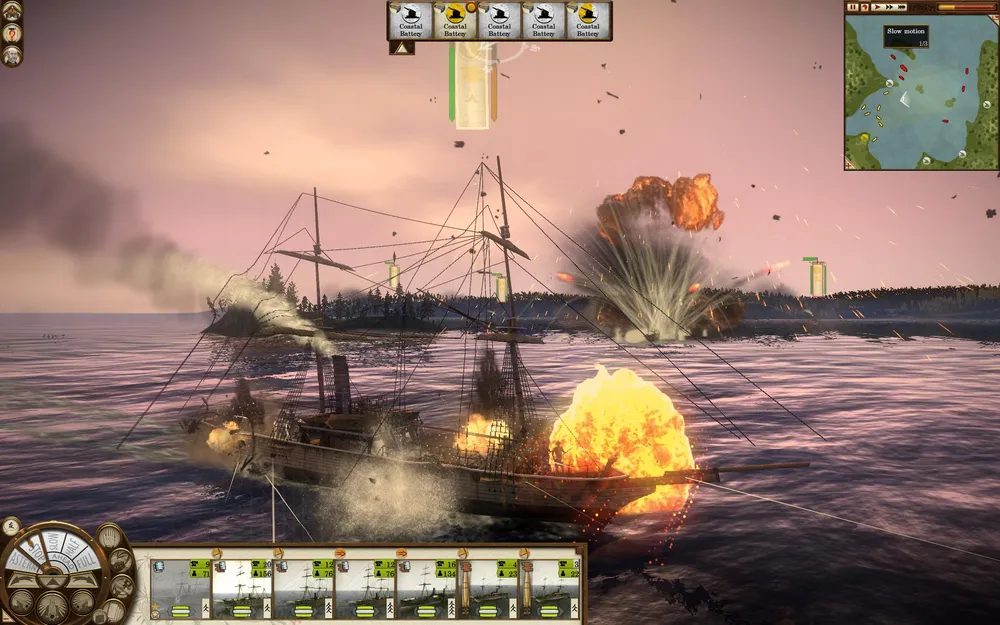This screenshot has width=1000, height=625.
Task: Collapse the coastal battery cards panel
Action: coord(400,47)
